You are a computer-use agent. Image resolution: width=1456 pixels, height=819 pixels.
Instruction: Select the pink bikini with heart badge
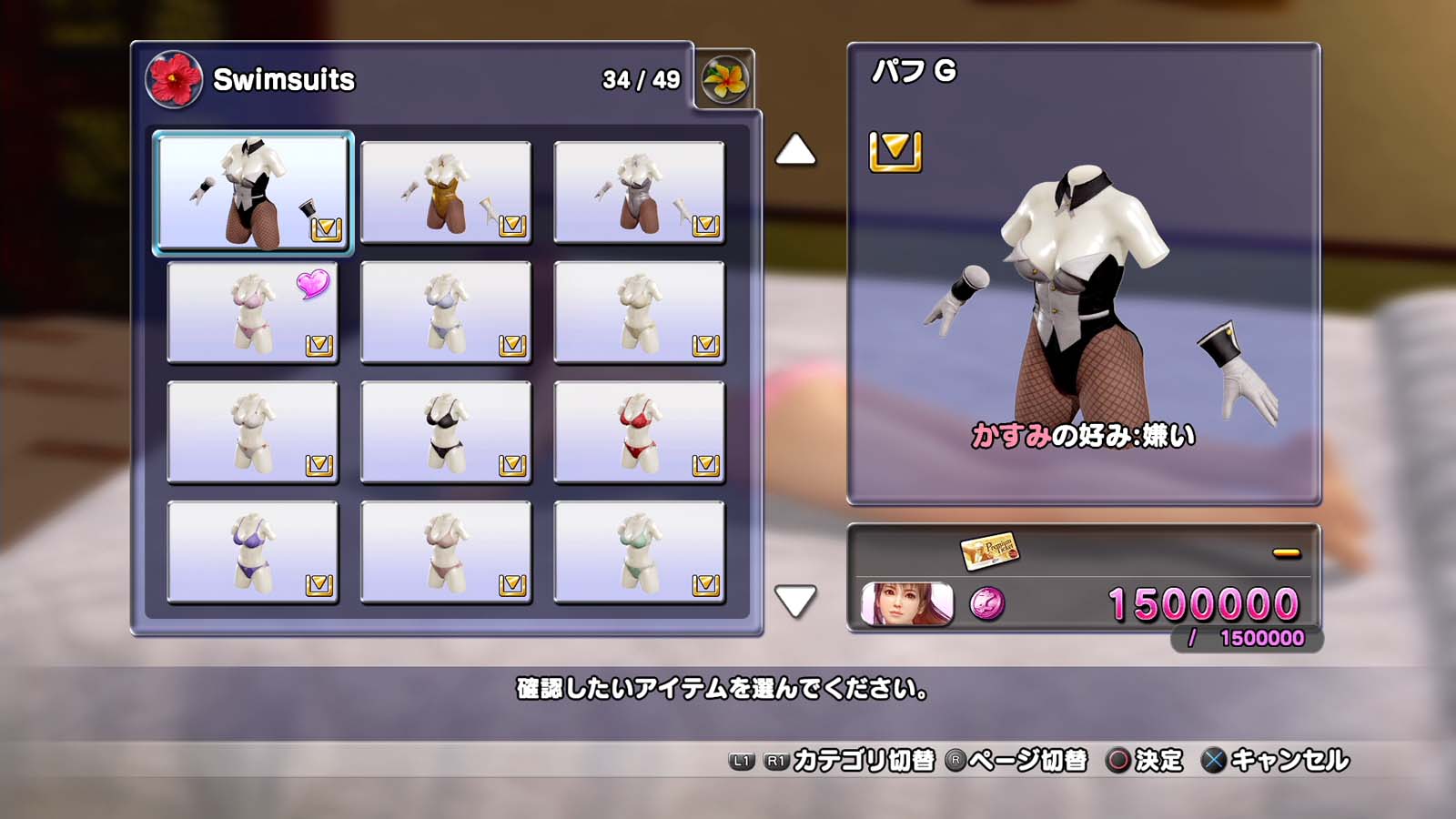pos(253,312)
